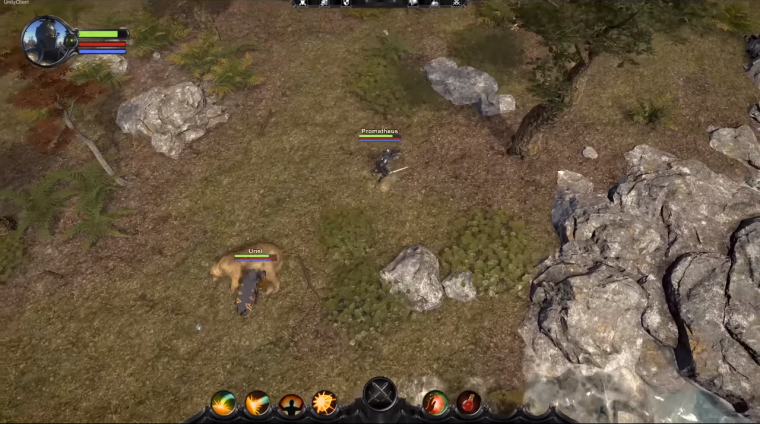Cast the fiery sunburst explosion ability
Screen dimensions: 760x424
[324, 403]
